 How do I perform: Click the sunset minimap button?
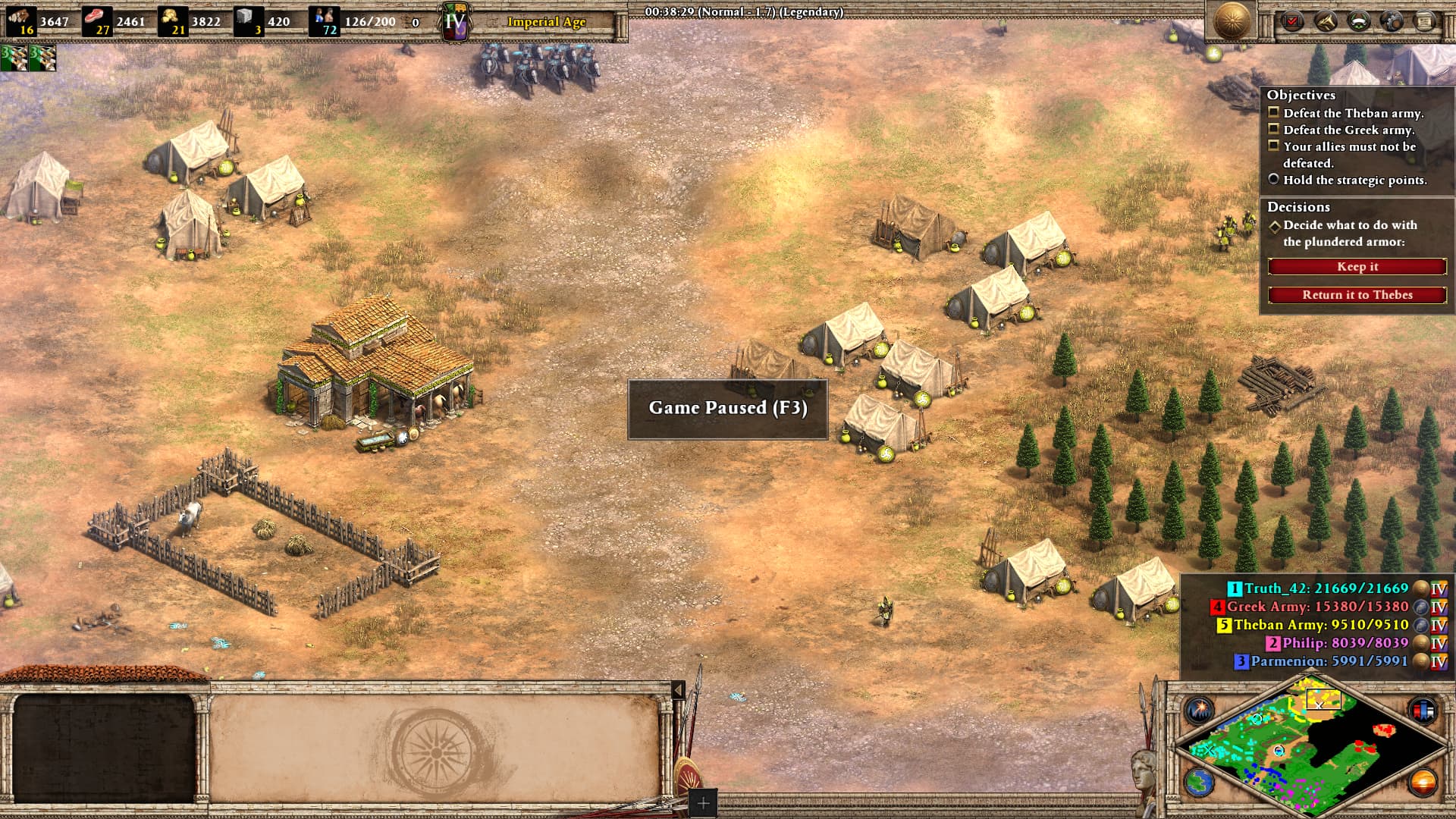[1423, 782]
